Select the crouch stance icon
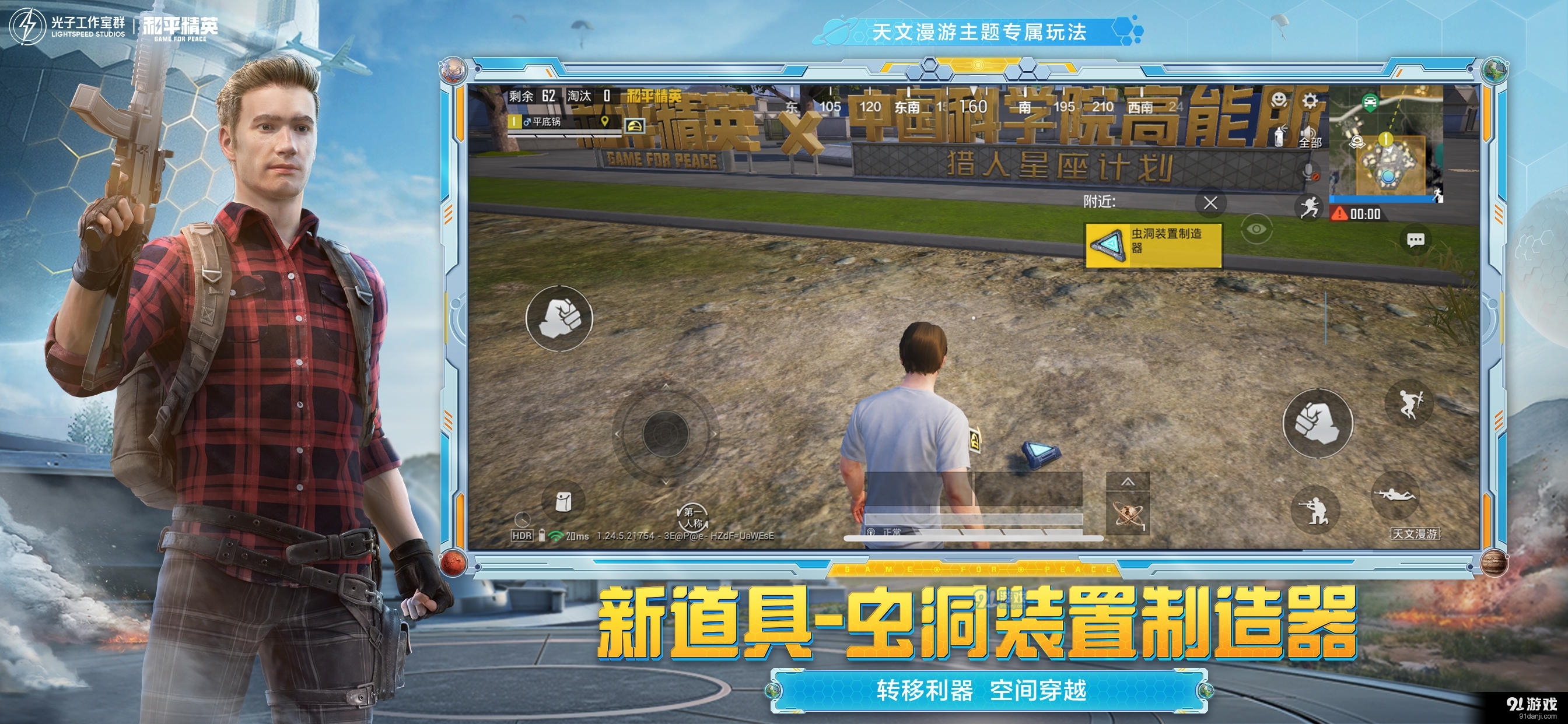The height and width of the screenshot is (724, 1568). tap(1316, 511)
